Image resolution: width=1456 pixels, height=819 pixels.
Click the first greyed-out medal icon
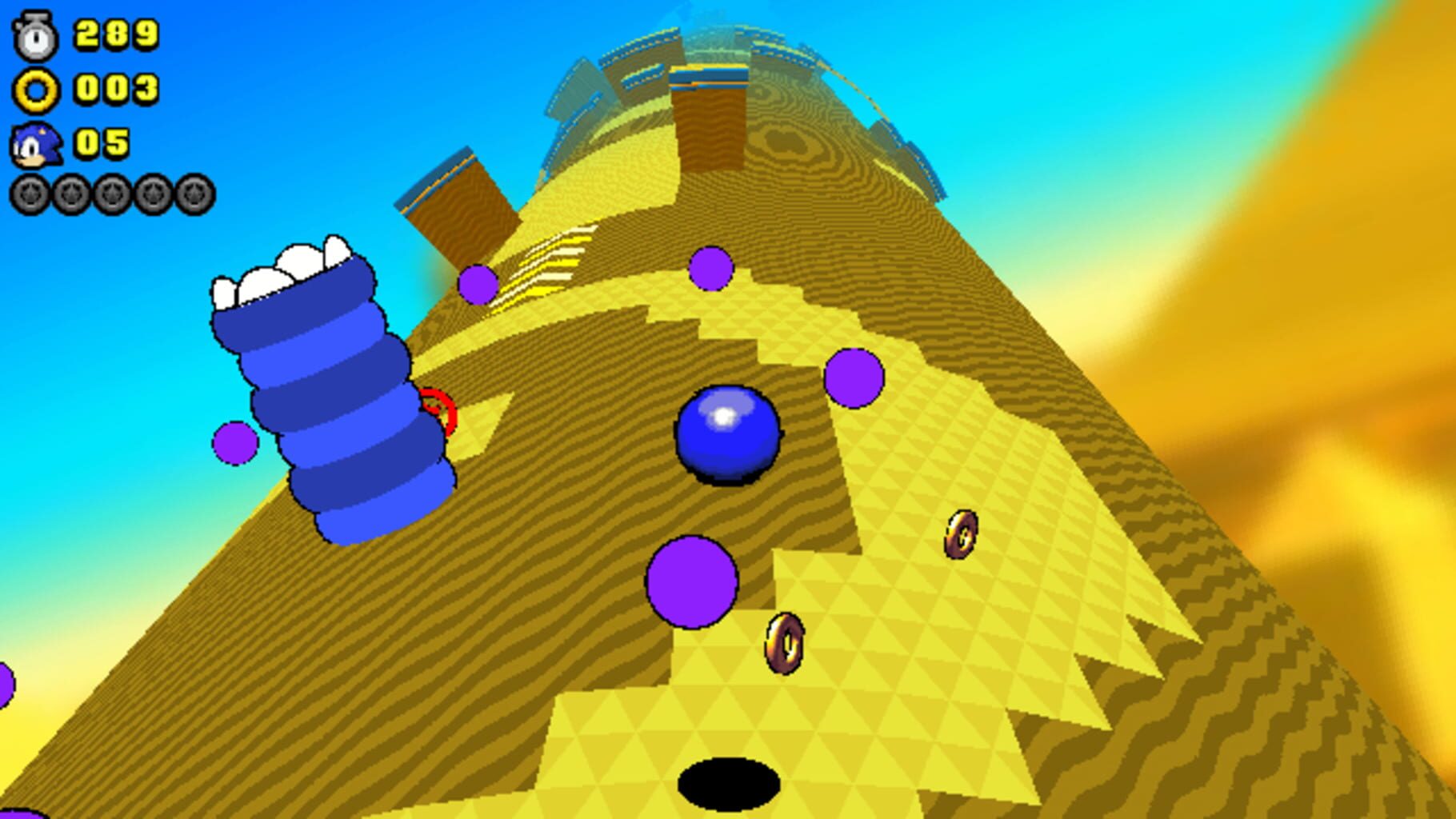pos(30,192)
